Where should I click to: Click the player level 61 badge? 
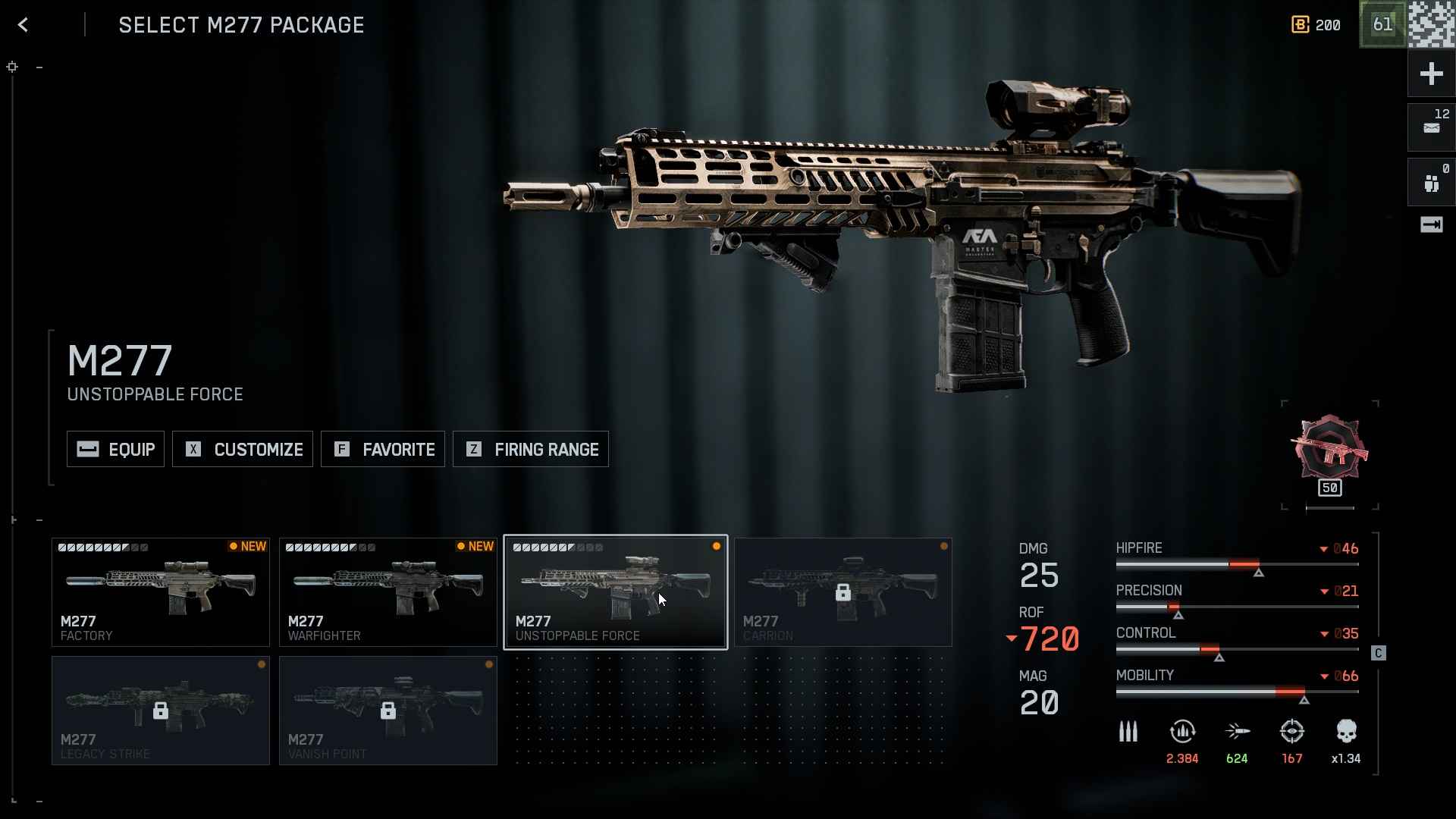pyautogui.click(x=1382, y=24)
